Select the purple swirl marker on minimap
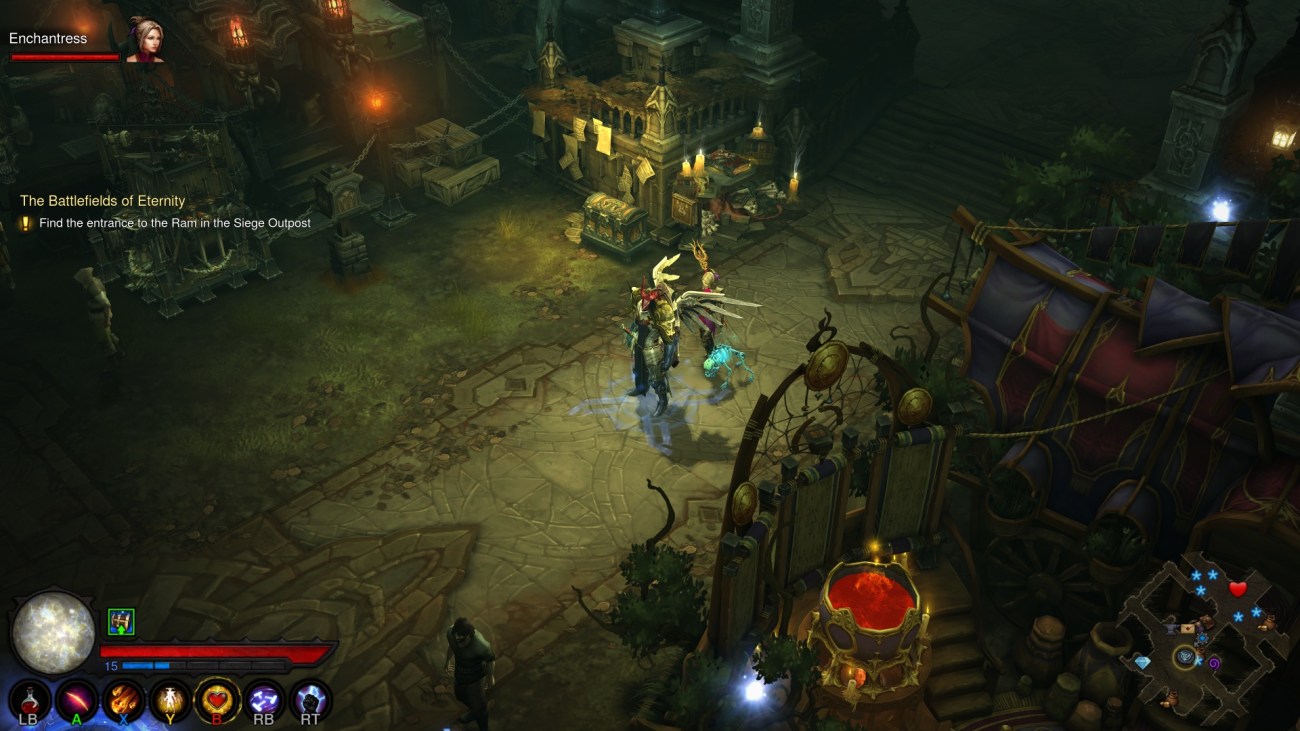 coord(1214,663)
